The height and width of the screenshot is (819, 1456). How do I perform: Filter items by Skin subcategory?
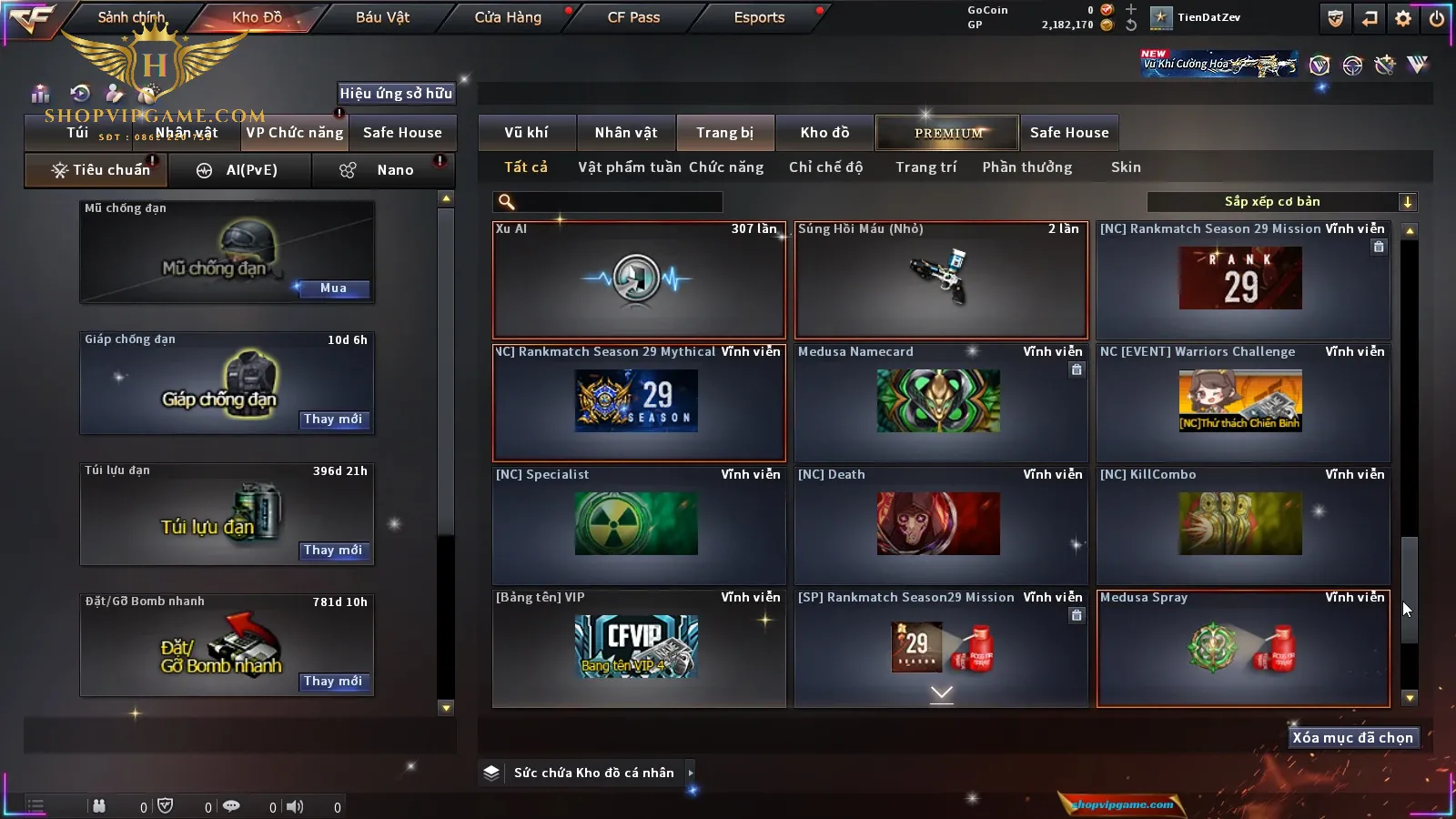(x=1126, y=167)
